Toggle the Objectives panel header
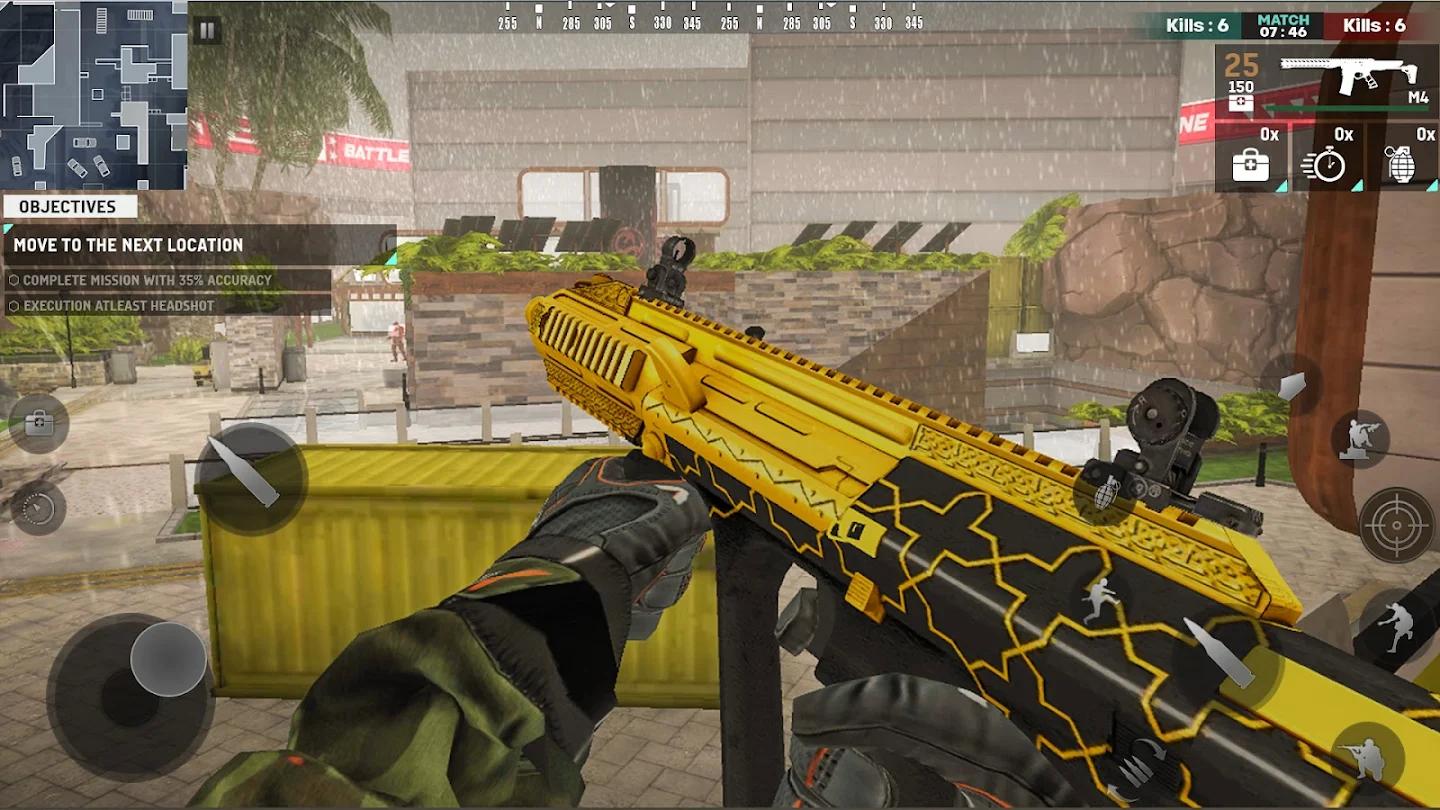The height and width of the screenshot is (810, 1440). (x=68, y=207)
